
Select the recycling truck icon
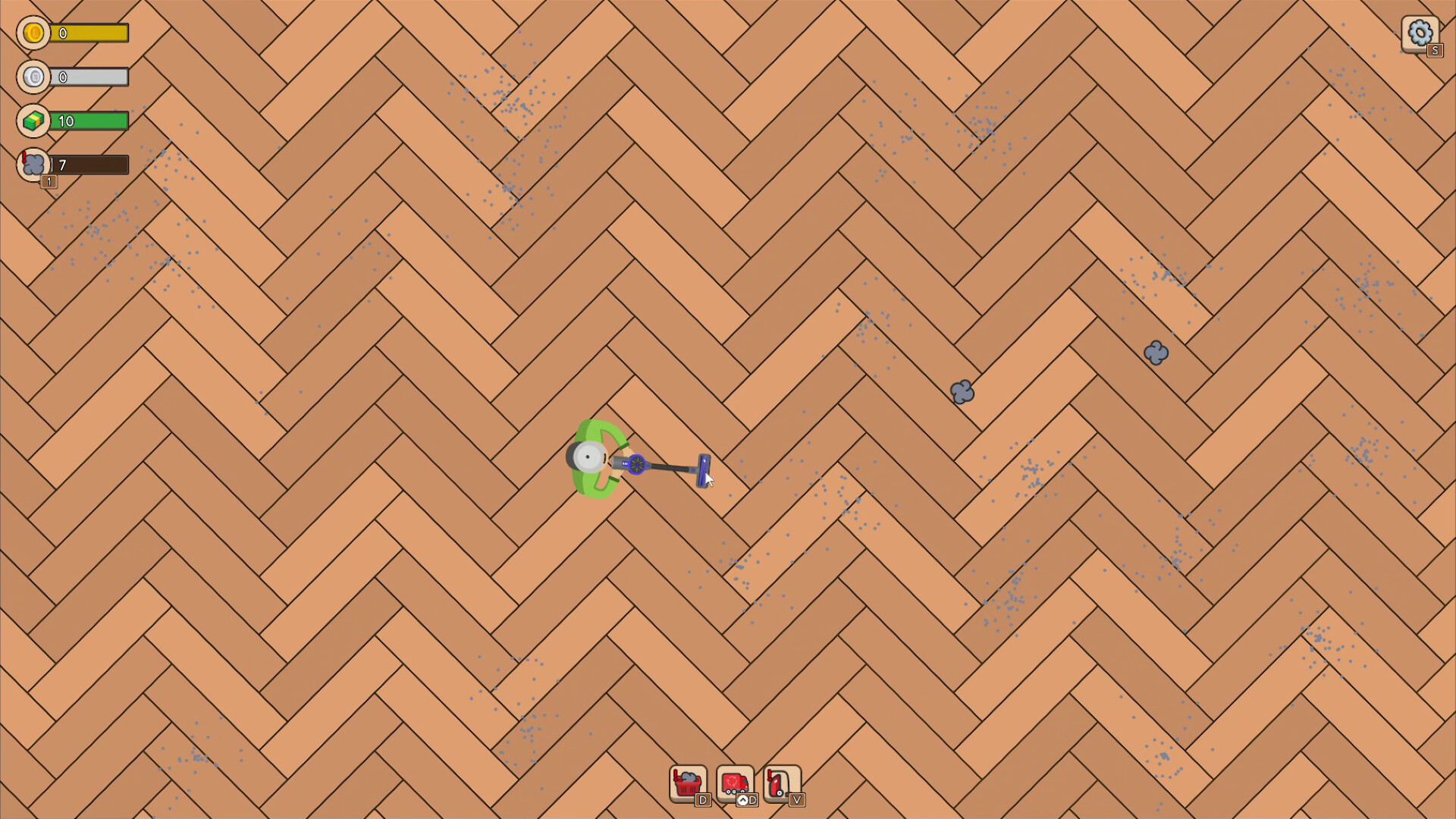click(734, 780)
